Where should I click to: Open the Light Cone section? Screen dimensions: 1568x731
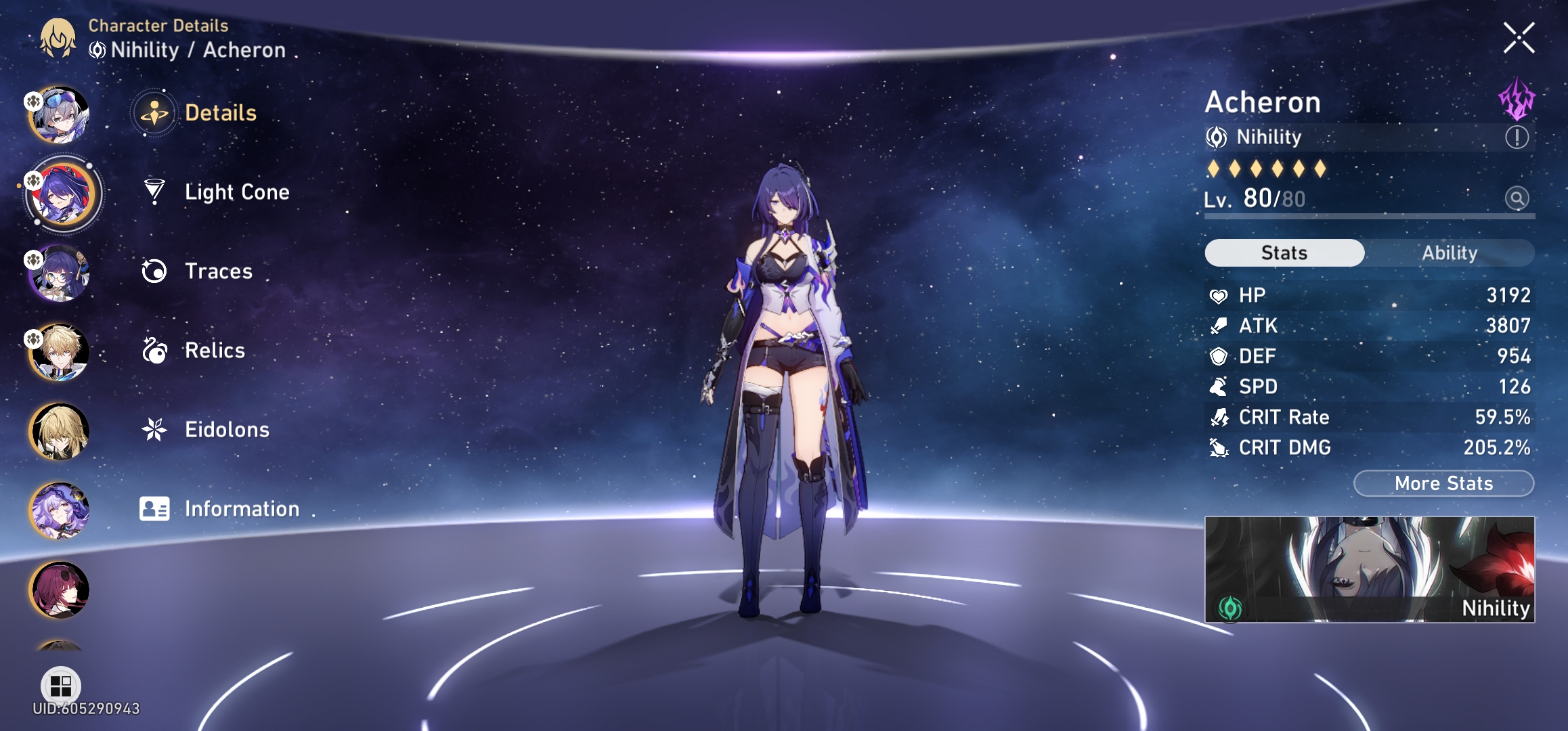[x=236, y=192]
